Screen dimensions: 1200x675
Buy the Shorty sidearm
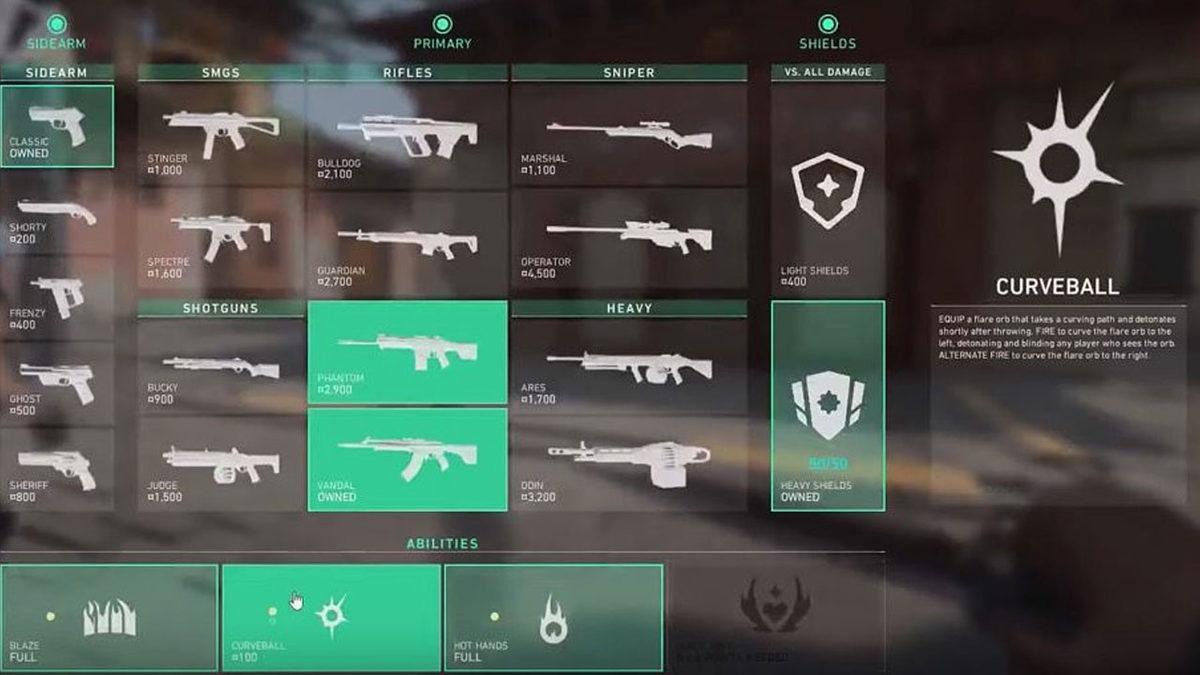pos(57,214)
